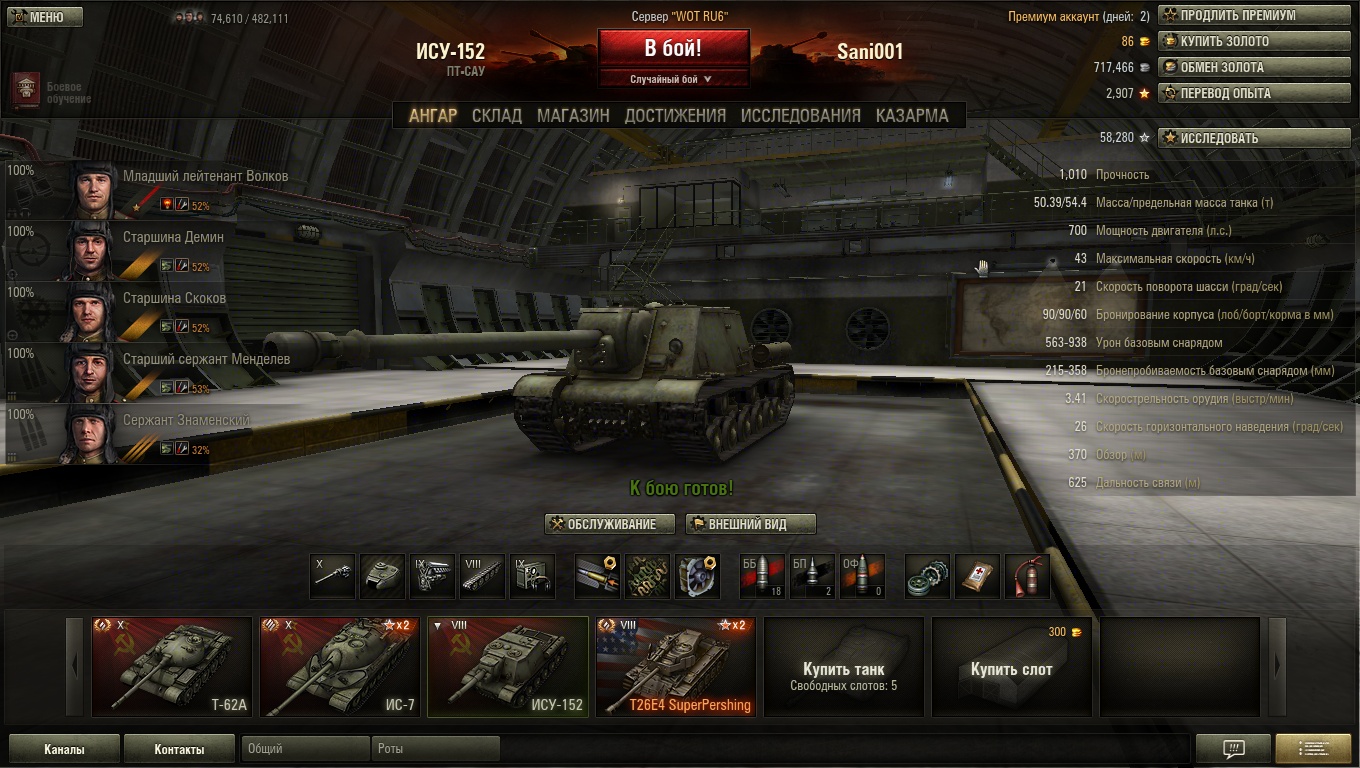
Task: Open the tier IX engine module slot
Action: tap(432, 576)
